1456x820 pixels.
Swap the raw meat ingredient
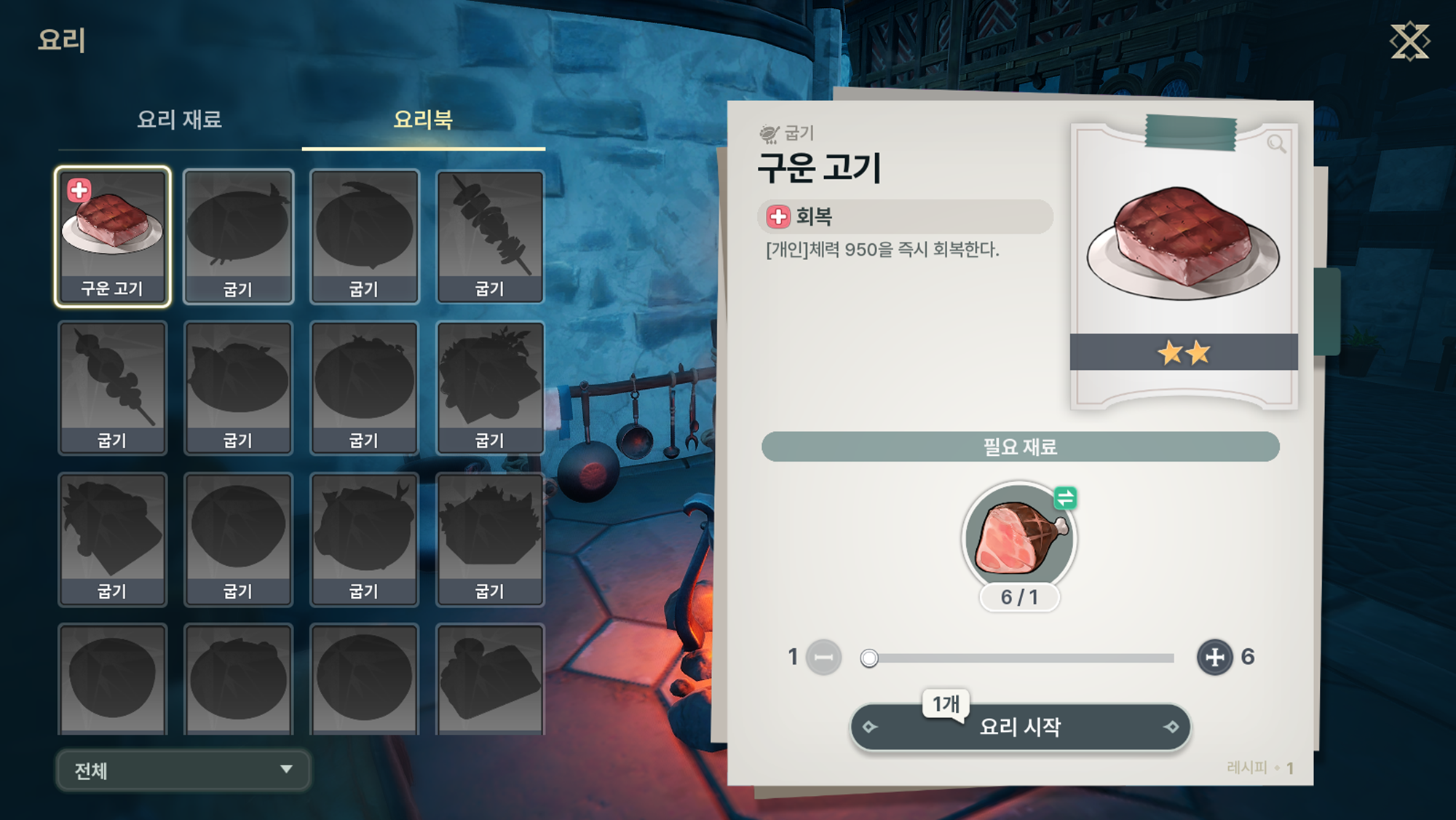(x=1065, y=498)
